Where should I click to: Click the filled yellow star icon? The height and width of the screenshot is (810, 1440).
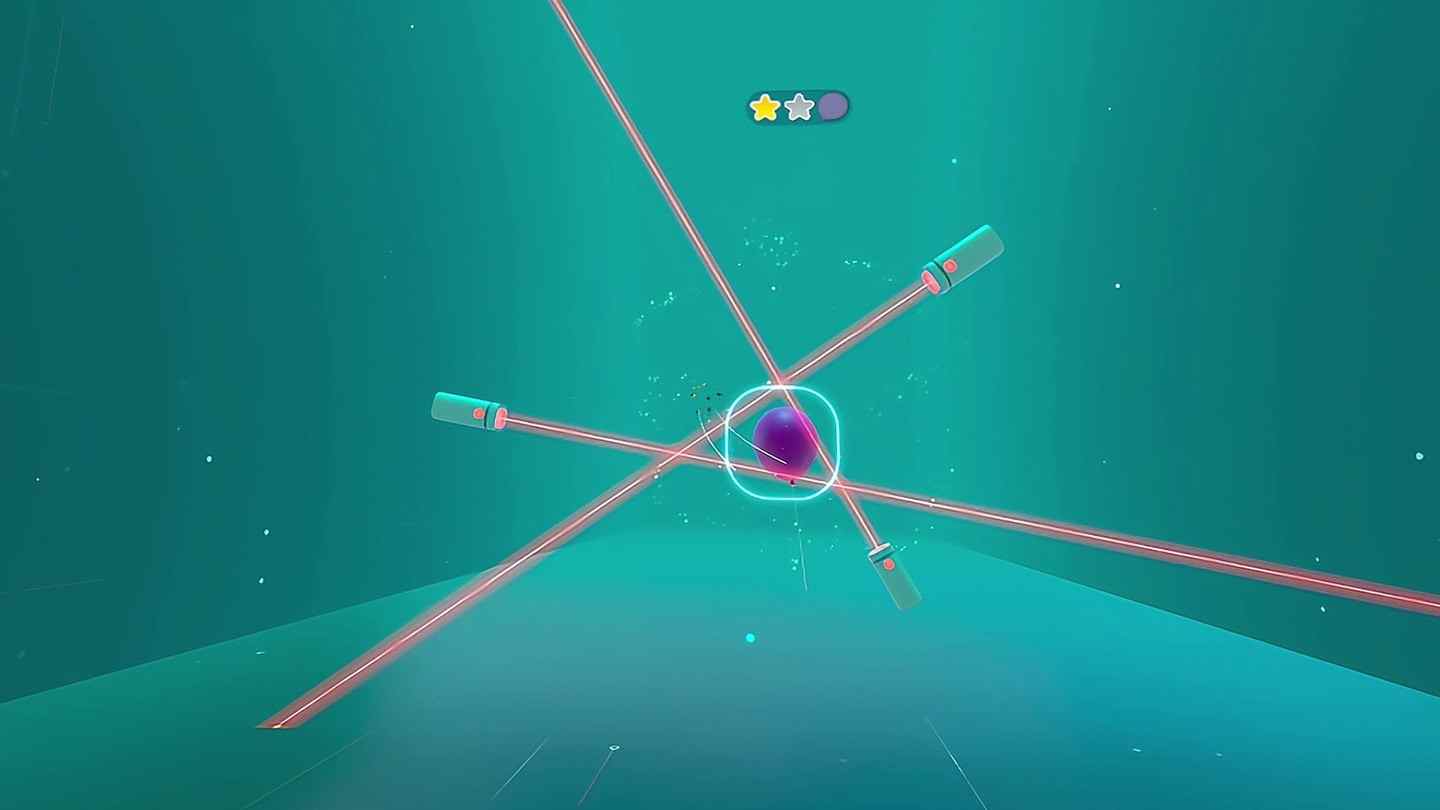764,107
